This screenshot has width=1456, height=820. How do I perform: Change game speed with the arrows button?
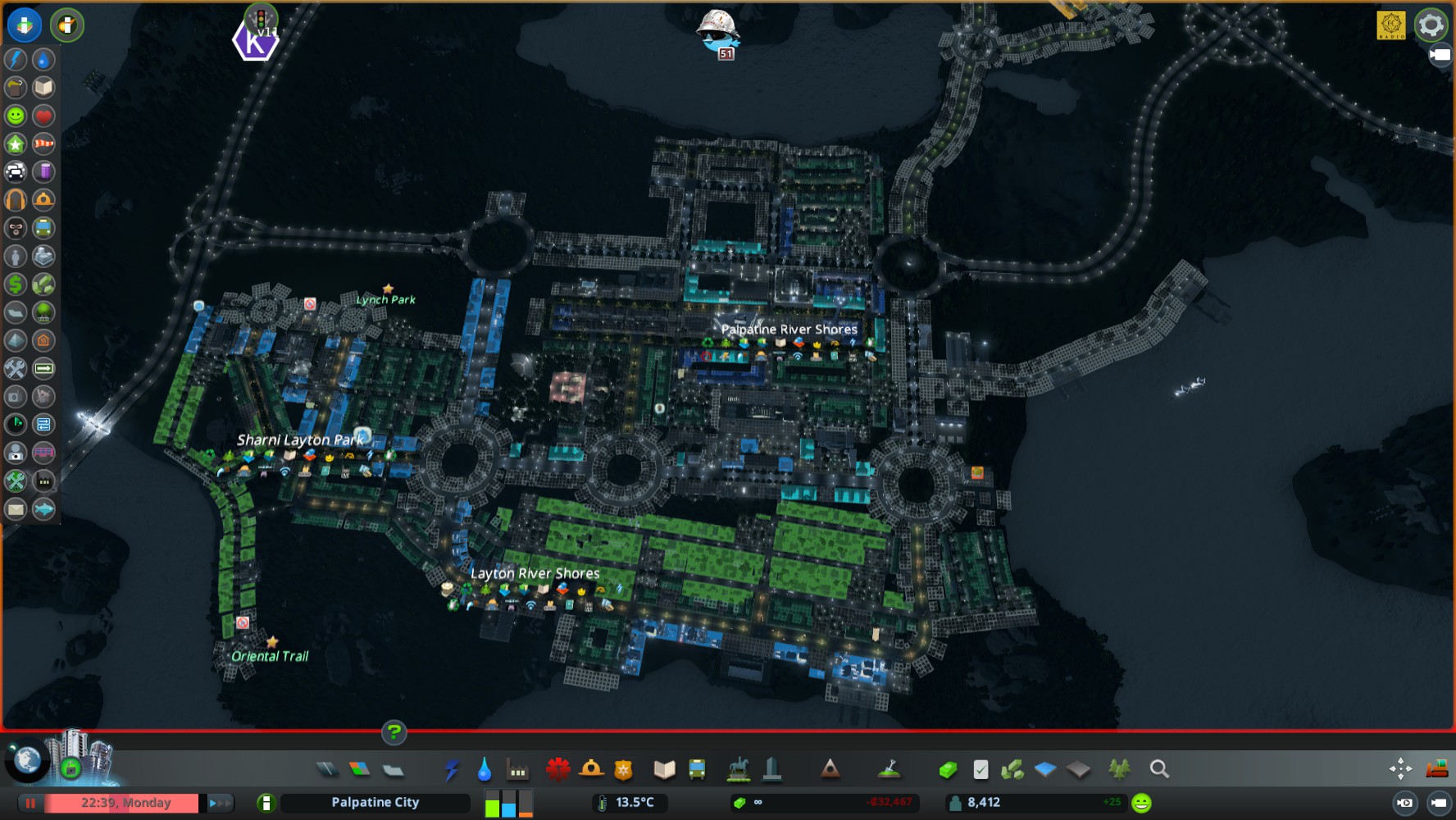pos(219,803)
